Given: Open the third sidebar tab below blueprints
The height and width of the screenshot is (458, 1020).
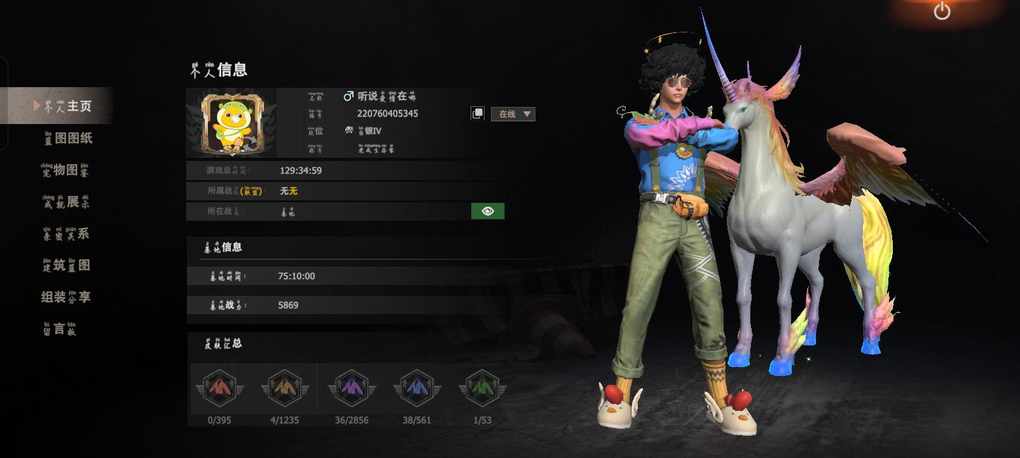Looking at the screenshot, I should pos(65,170).
